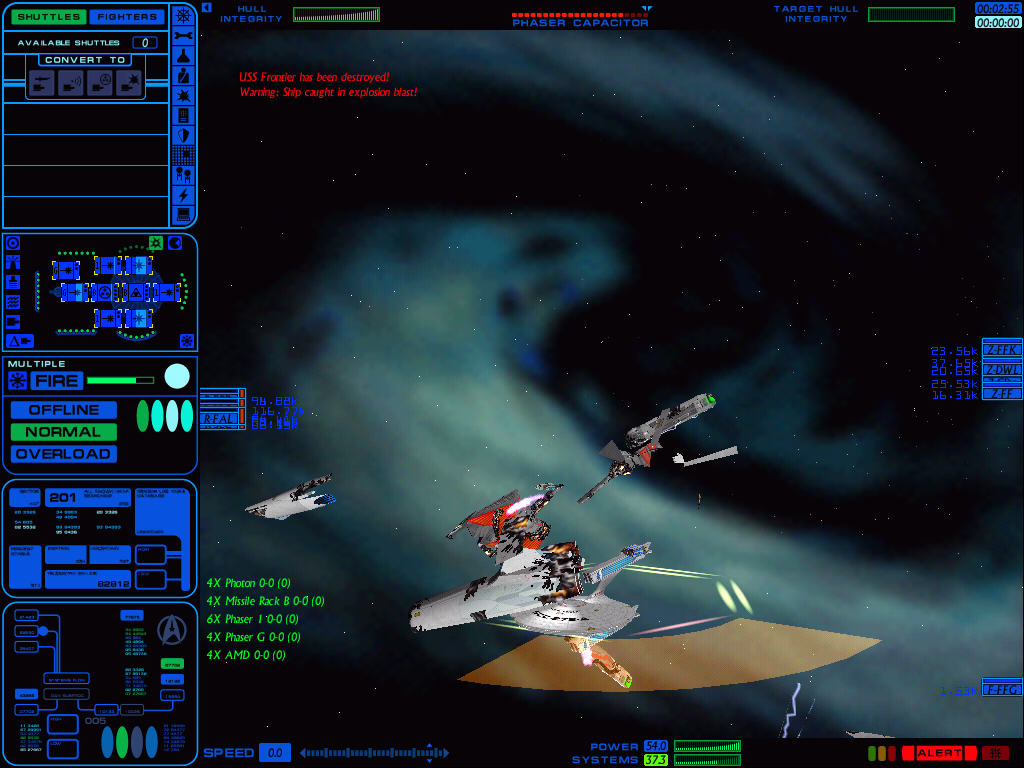Toggle the red Alert button

[939, 753]
